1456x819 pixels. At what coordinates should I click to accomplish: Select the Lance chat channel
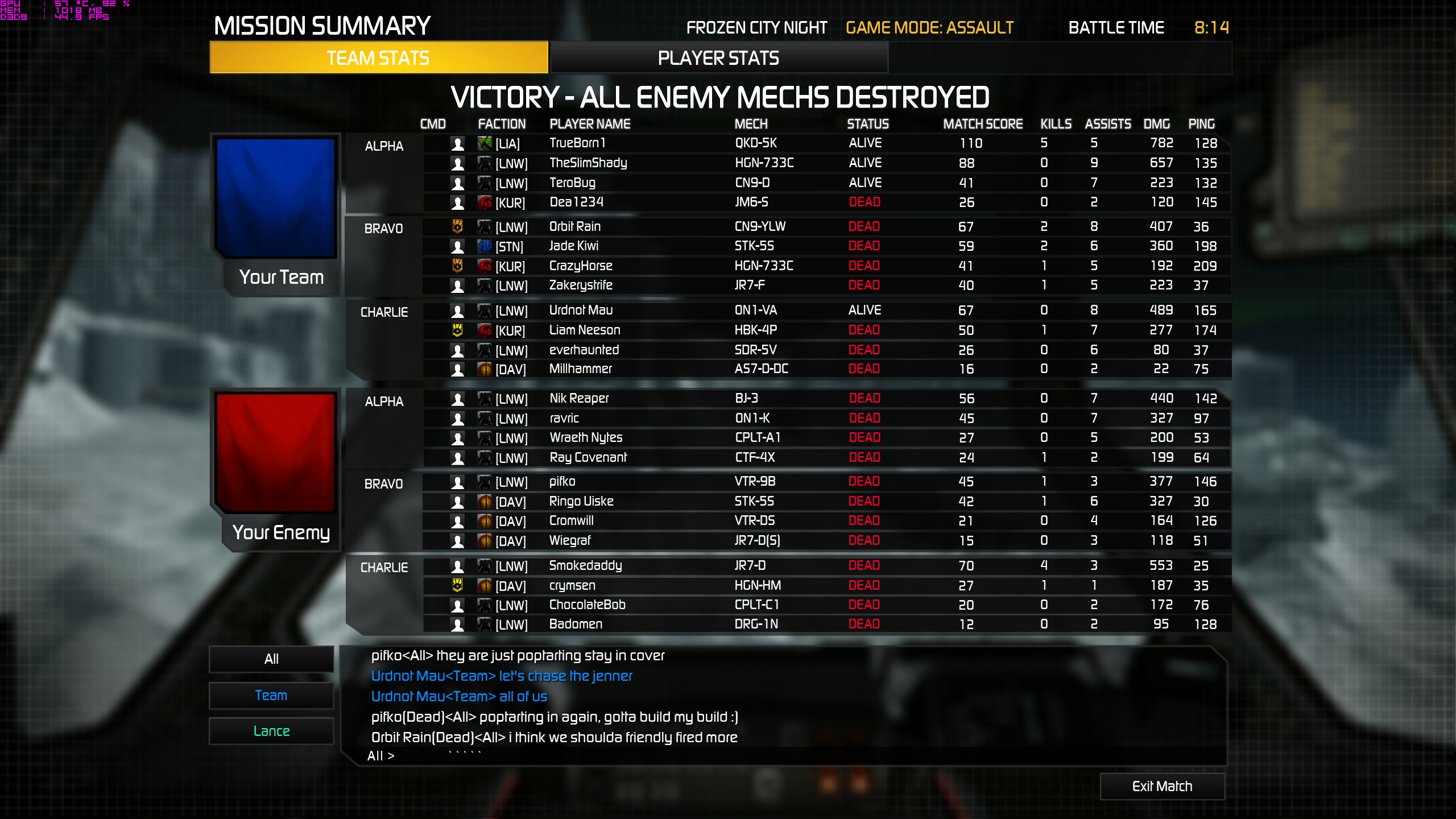point(271,731)
